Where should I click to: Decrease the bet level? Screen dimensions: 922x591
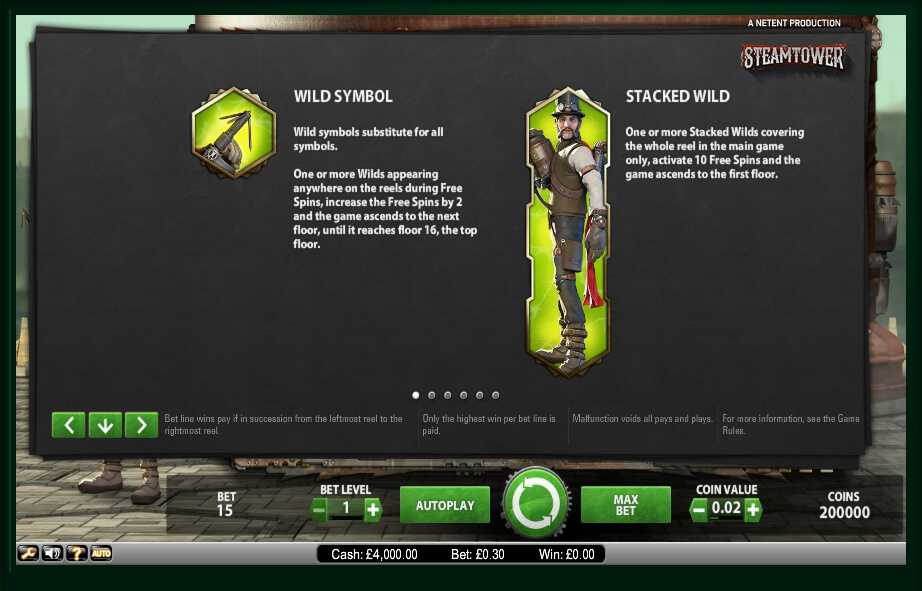(319, 510)
